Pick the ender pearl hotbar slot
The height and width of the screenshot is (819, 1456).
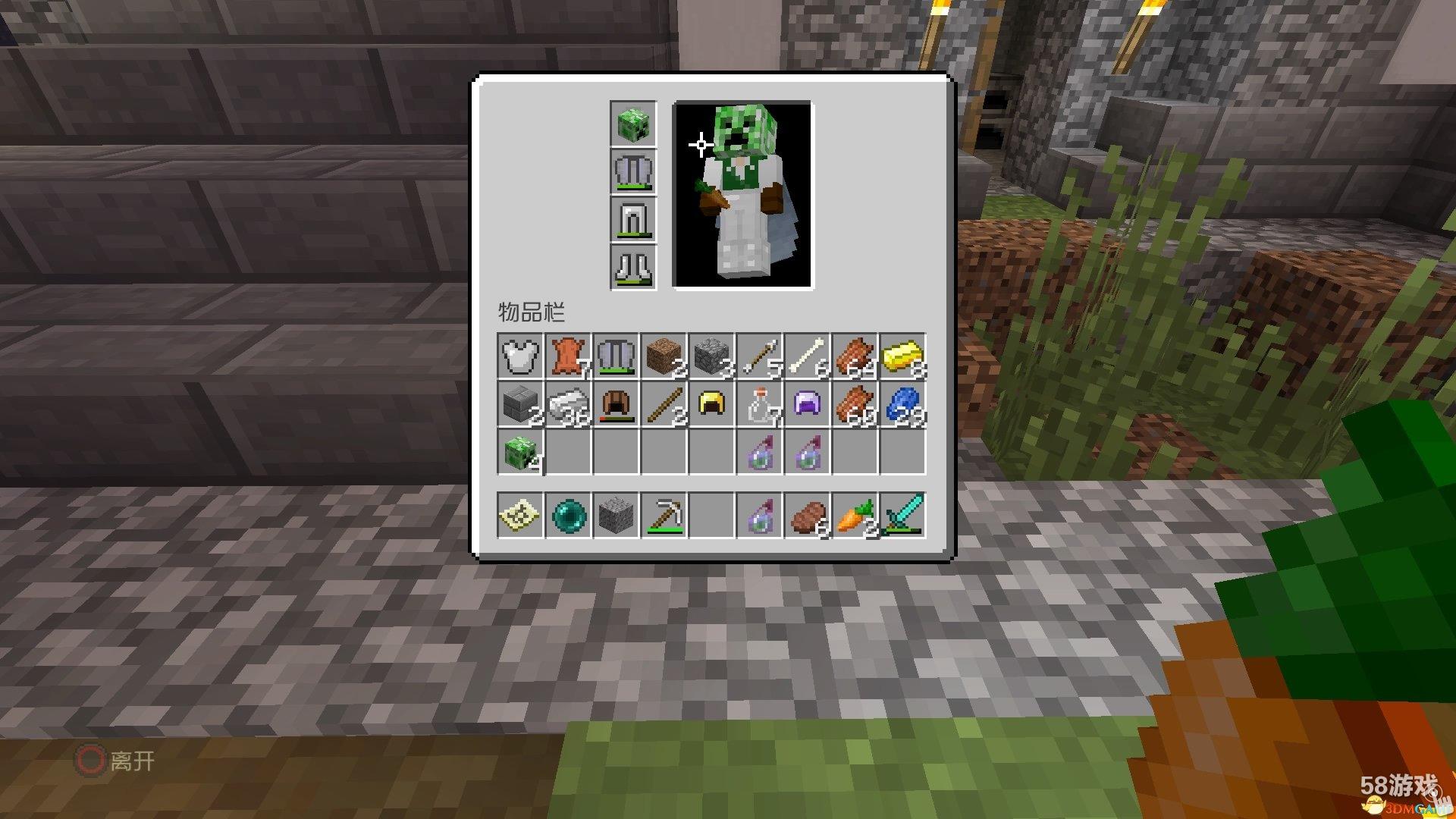[x=569, y=516]
